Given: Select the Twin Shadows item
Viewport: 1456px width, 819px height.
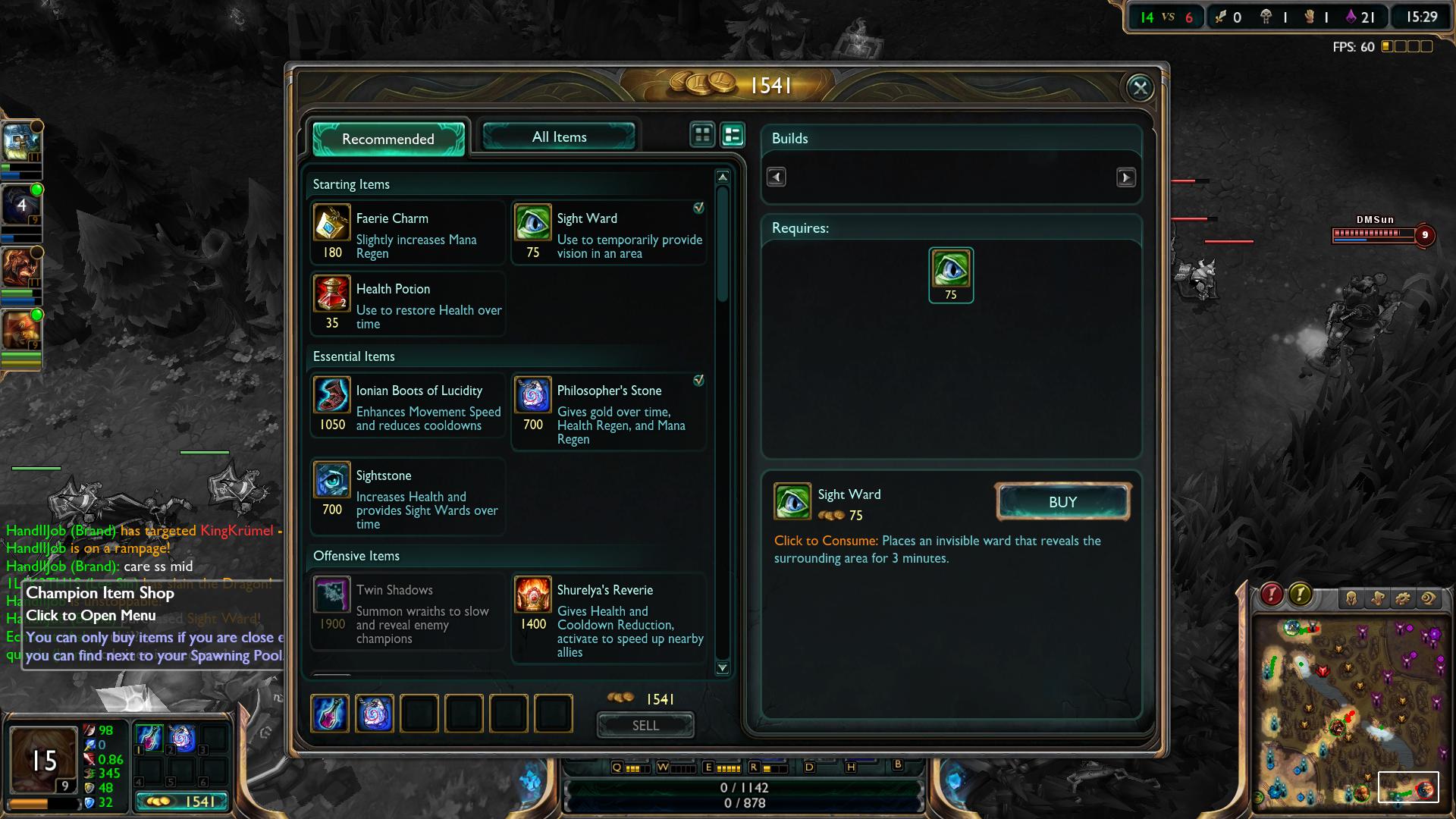Looking at the screenshot, I should 408,611.
